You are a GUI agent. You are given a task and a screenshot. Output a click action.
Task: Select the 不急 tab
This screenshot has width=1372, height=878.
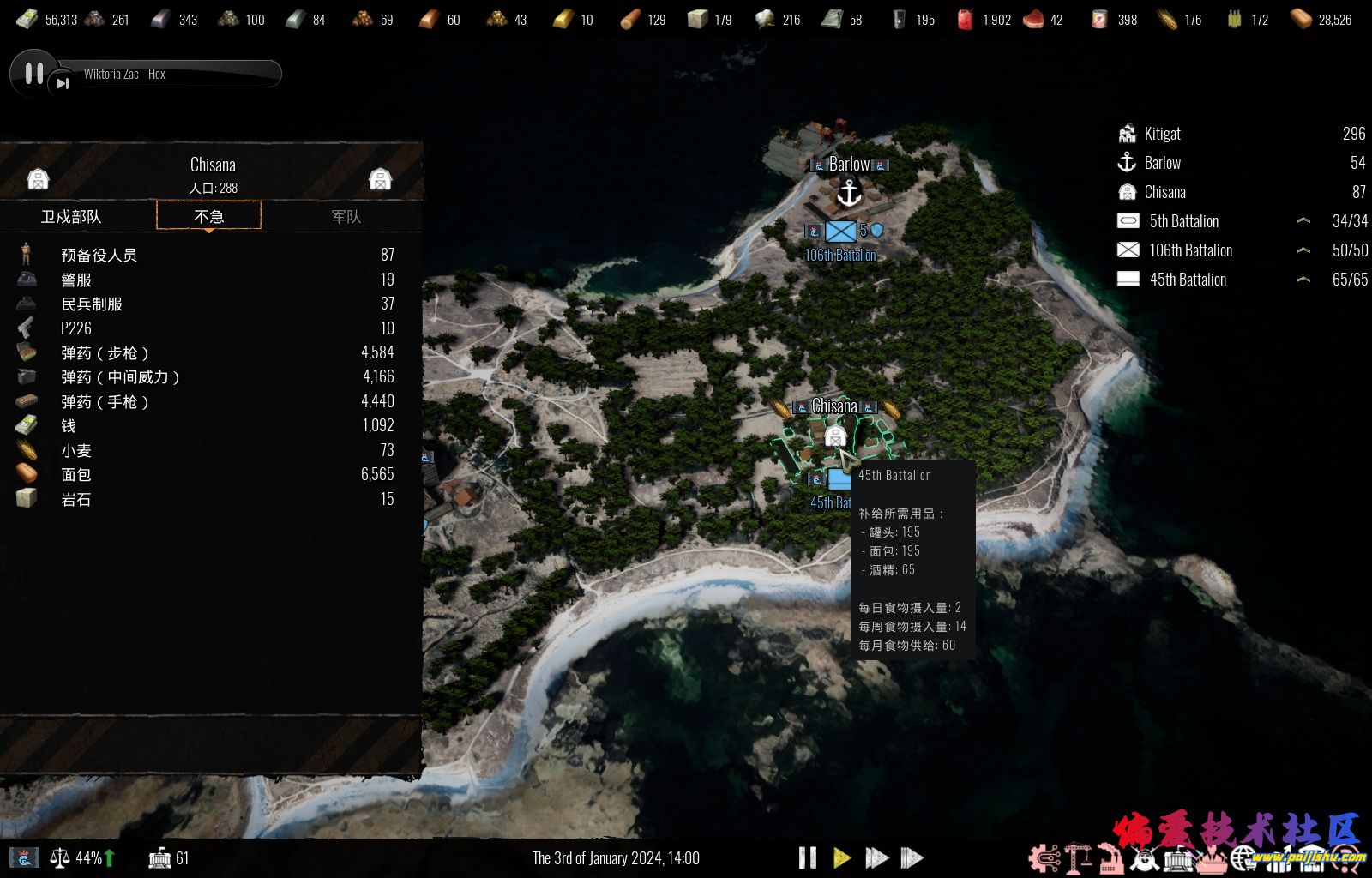(208, 216)
